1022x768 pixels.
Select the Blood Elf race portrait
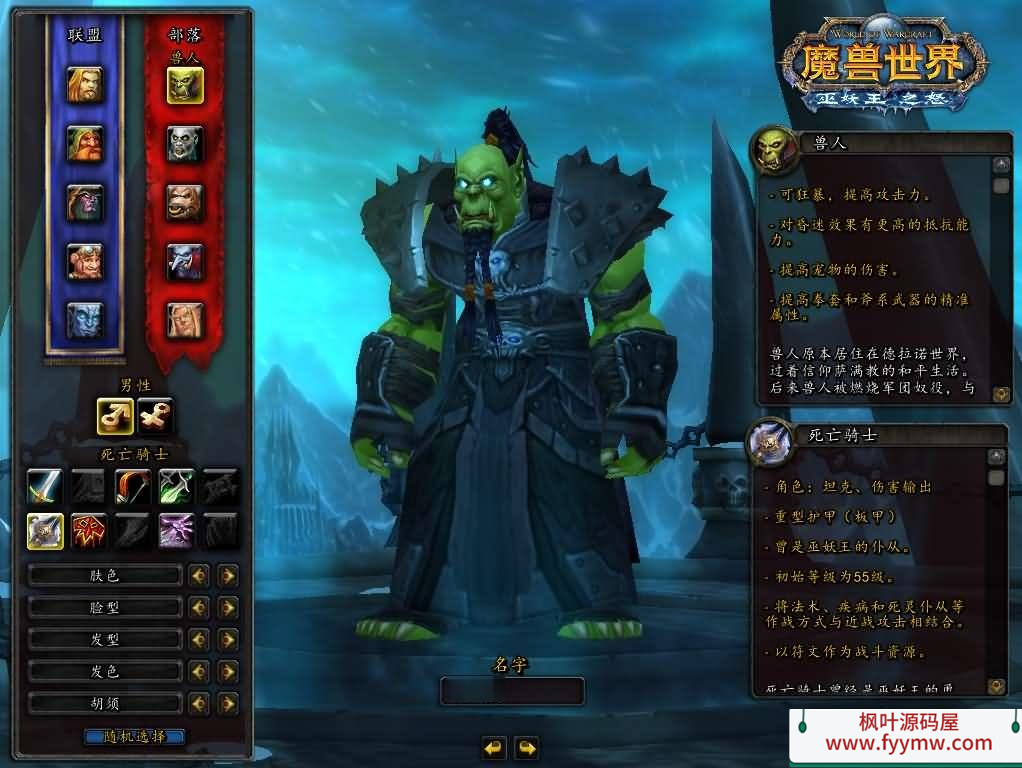point(185,320)
